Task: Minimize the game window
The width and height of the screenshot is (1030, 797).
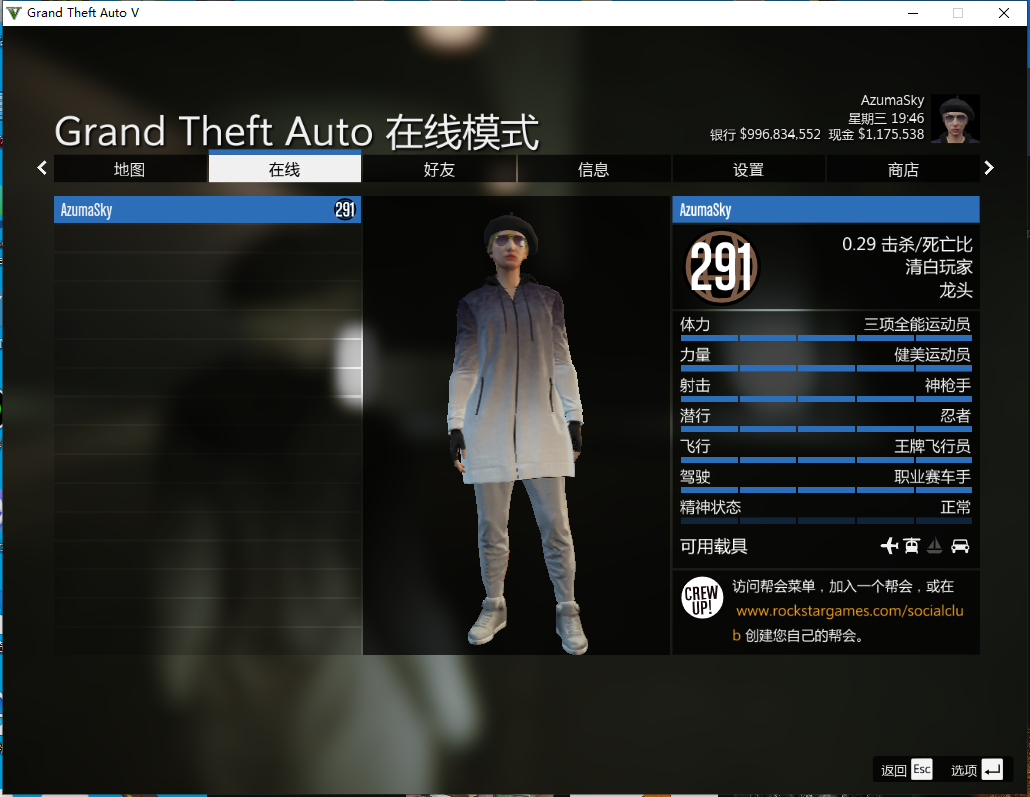Action: point(912,13)
